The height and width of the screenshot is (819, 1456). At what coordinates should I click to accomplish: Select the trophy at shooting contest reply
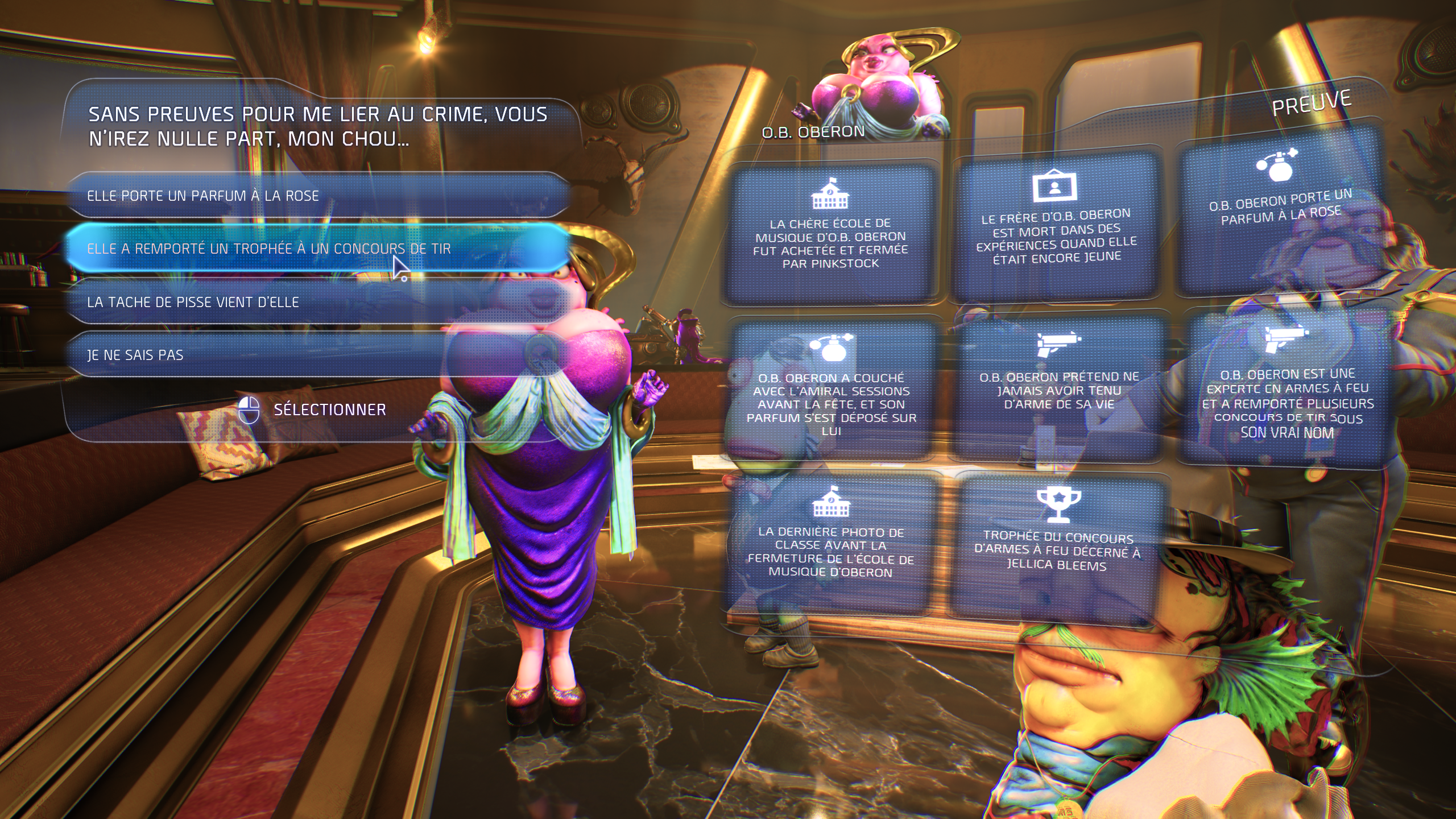pyautogui.click(x=318, y=249)
